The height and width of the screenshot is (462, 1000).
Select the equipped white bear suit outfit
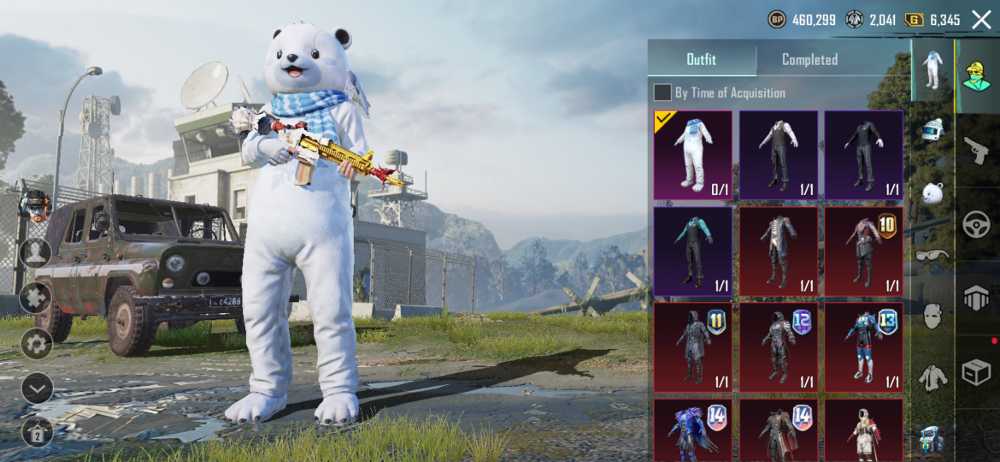(x=692, y=155)
